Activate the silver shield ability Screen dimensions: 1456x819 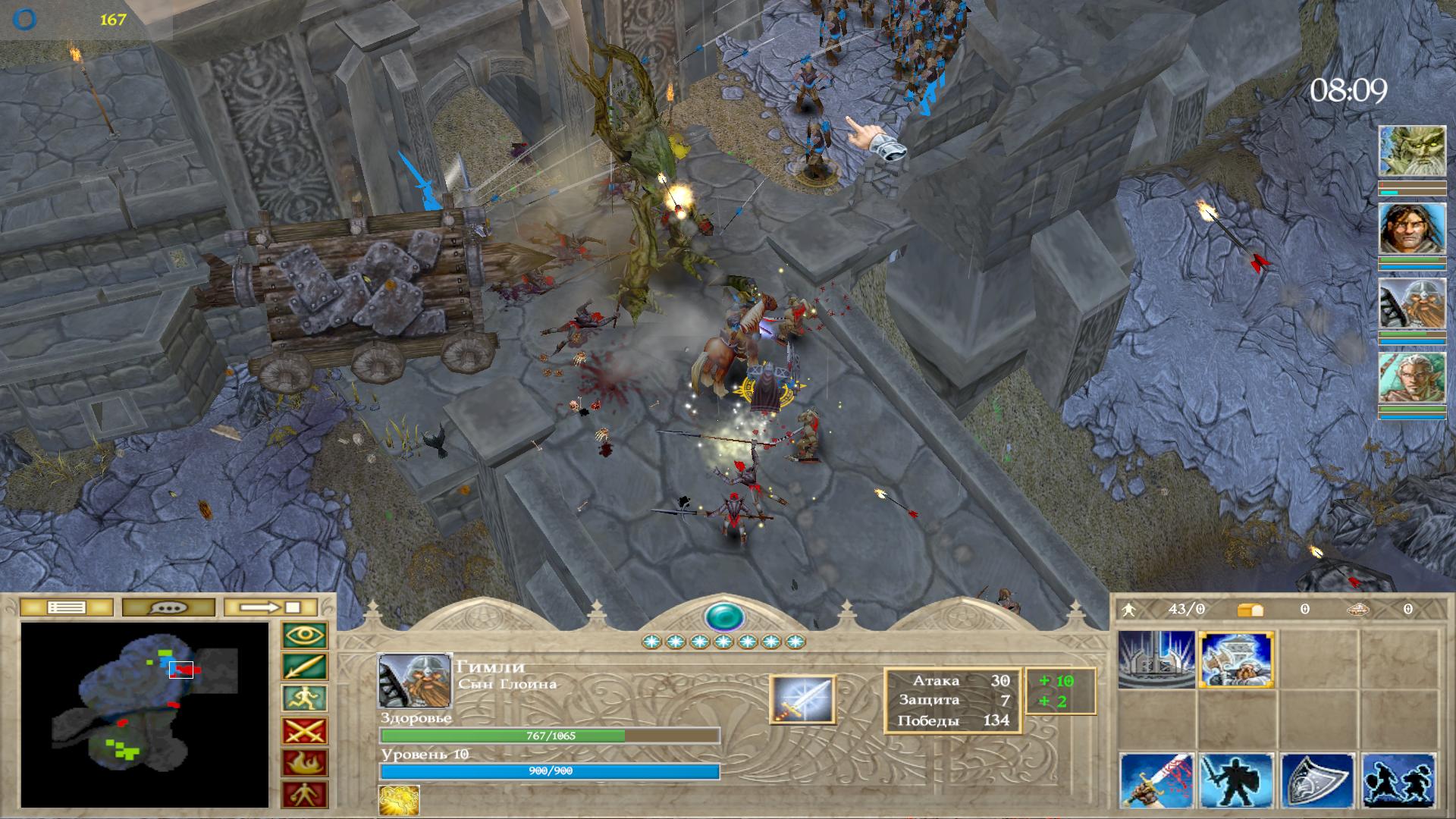click(x=1318, y=781)
